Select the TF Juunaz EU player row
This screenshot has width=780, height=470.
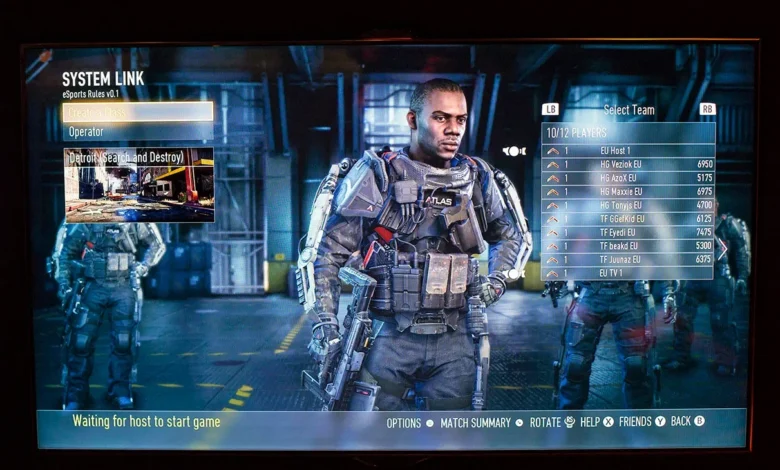628,259
